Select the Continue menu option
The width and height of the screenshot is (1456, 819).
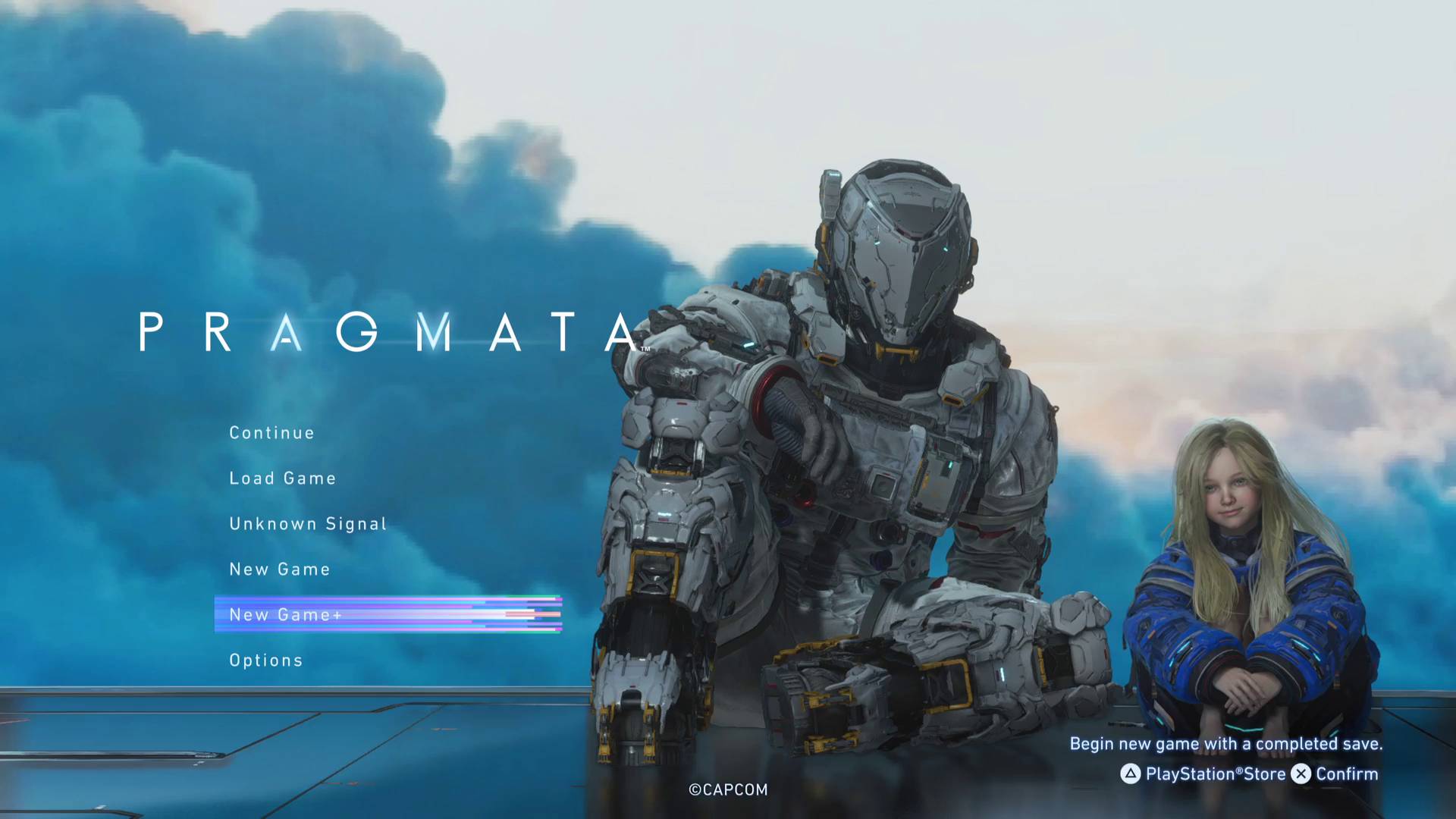[x=271, y=432]
